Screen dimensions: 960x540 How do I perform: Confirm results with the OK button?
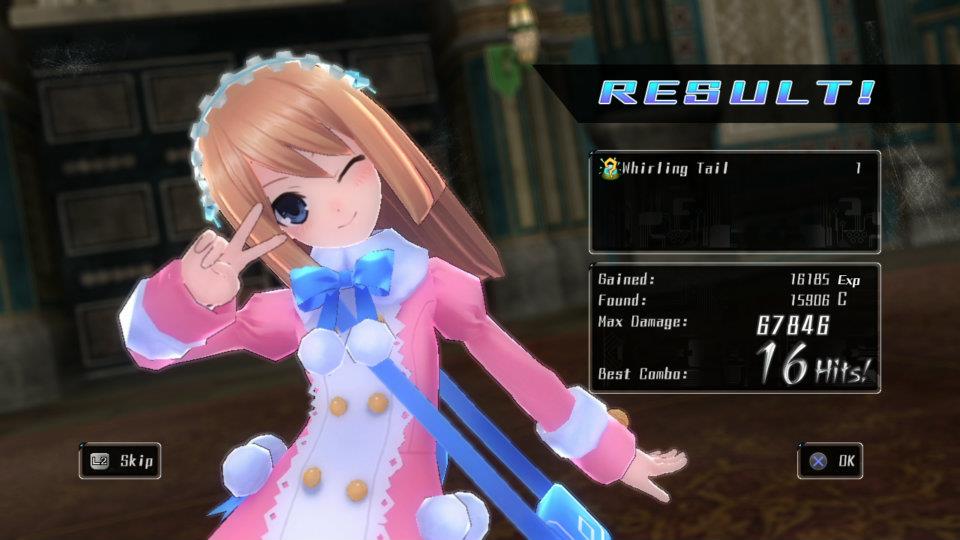coord(830,461)
